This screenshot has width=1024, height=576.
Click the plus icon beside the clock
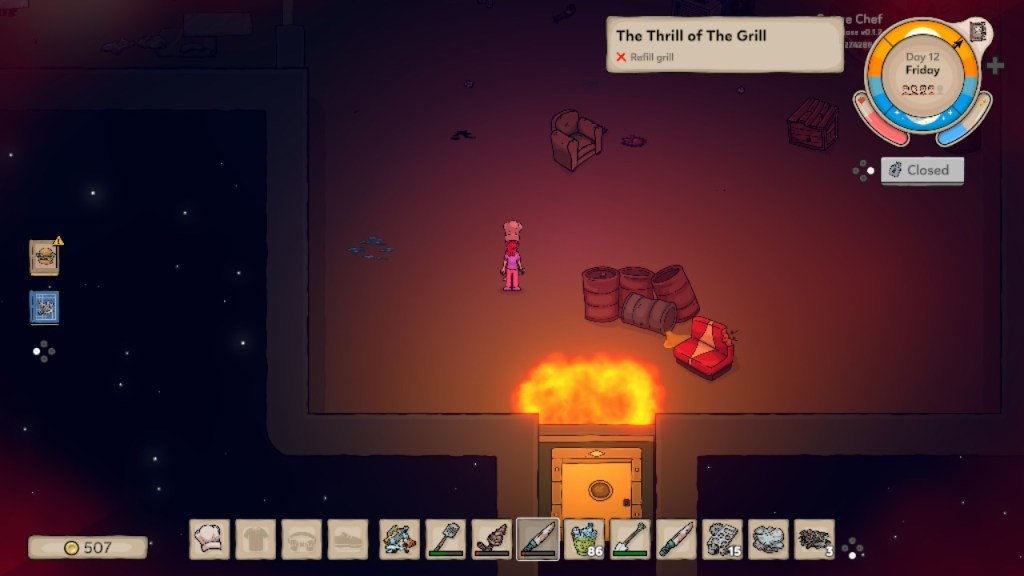(995, 66)
